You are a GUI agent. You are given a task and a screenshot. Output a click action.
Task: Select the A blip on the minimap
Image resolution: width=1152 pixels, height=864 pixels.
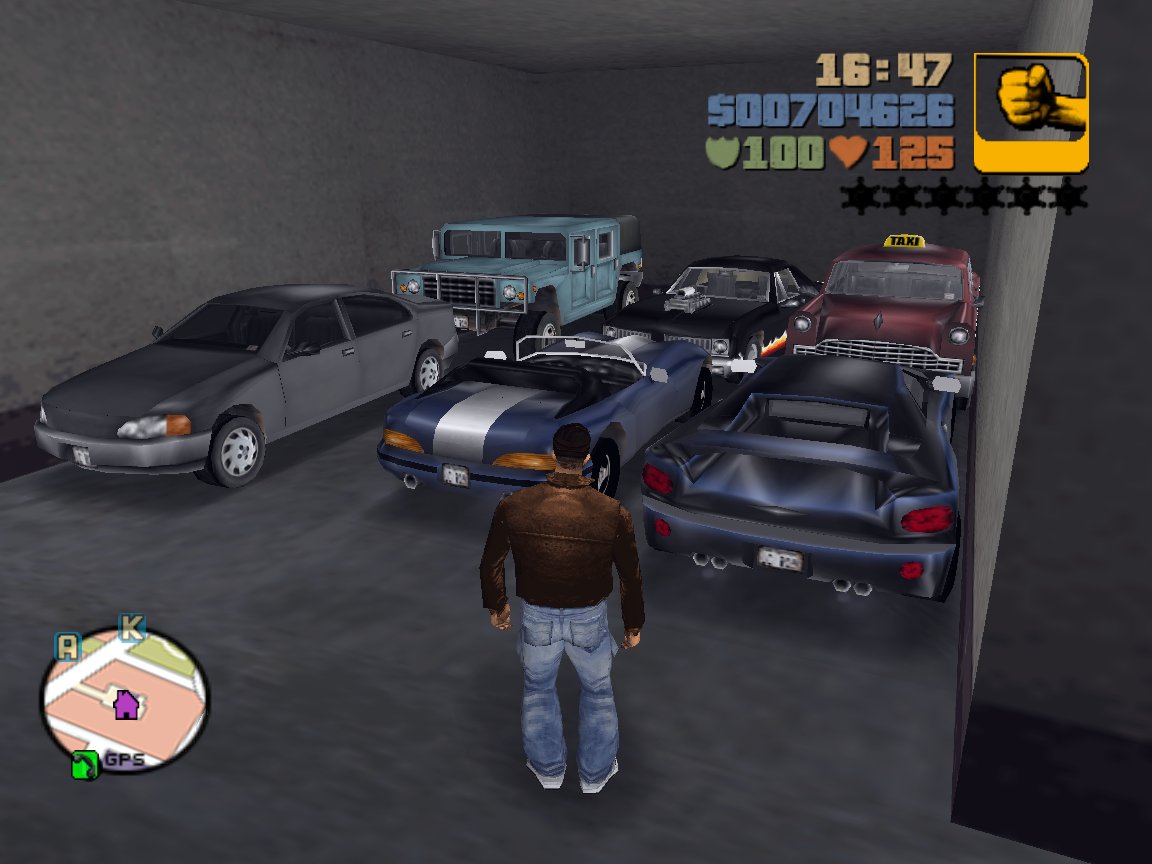67,646
